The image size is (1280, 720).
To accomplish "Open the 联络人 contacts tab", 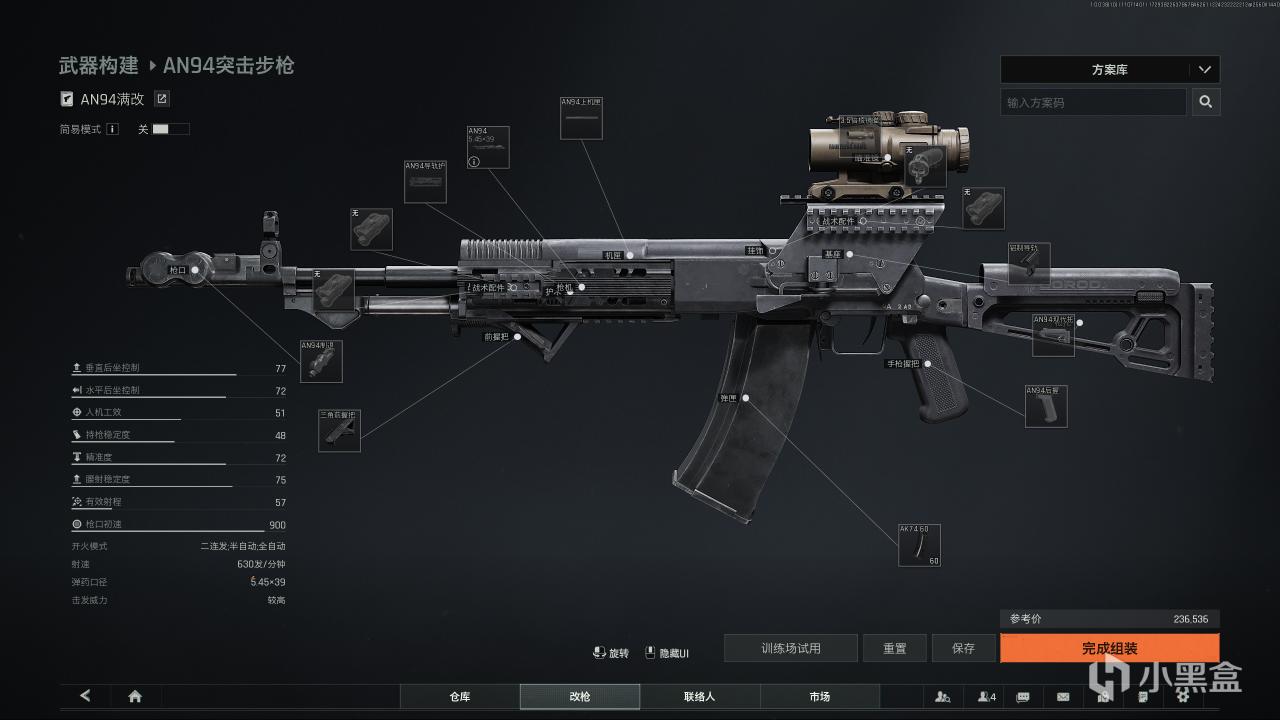I will (x=699, y=696).
